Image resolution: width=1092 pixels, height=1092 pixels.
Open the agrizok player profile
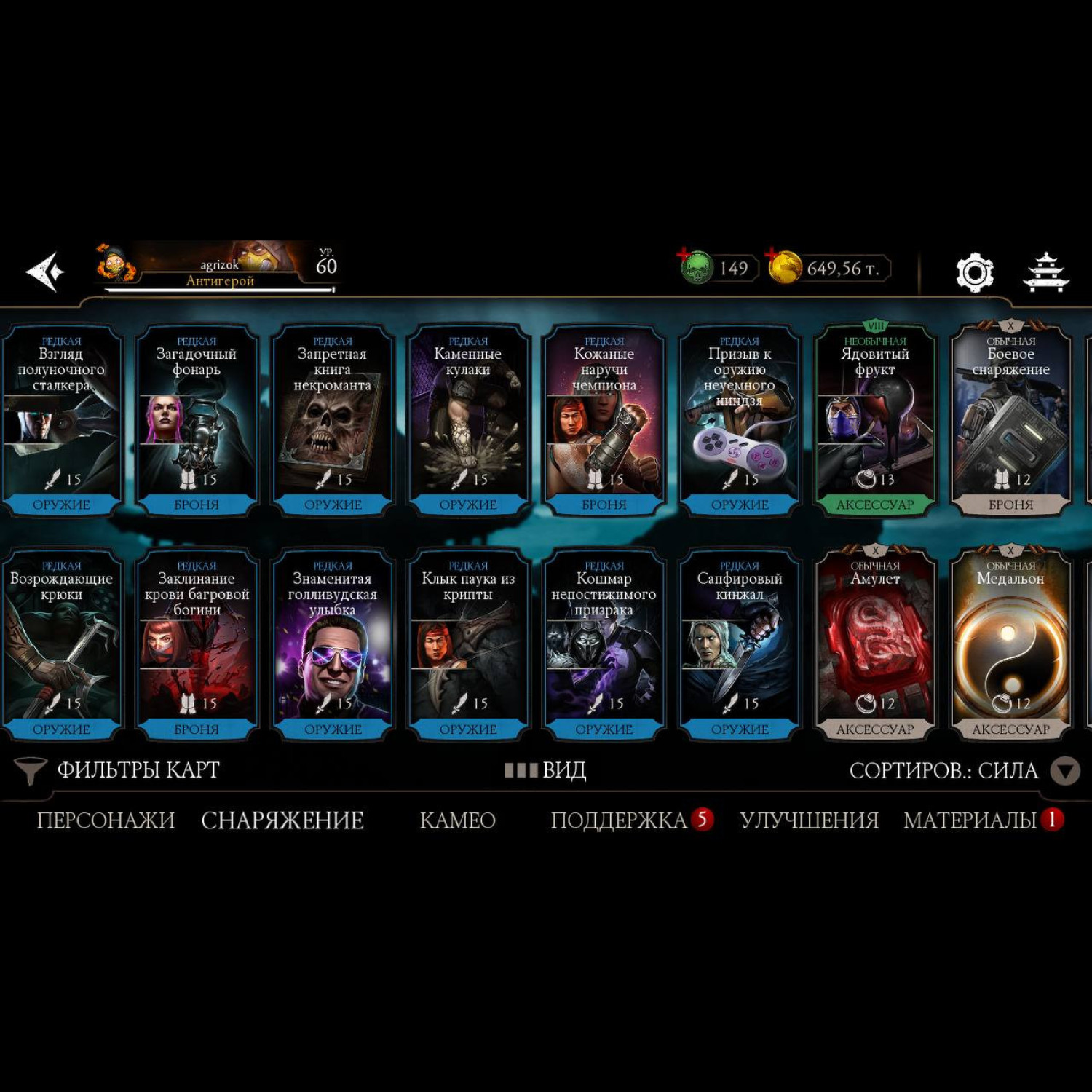coord(218,268)
